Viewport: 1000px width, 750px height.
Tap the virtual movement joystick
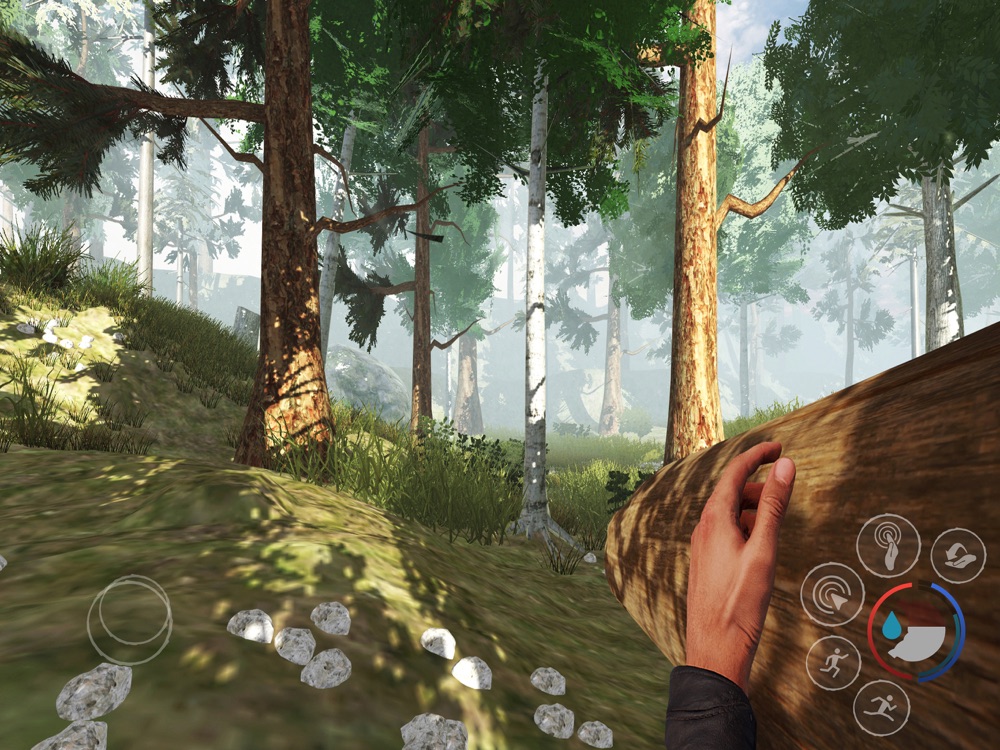pos(129,620)
